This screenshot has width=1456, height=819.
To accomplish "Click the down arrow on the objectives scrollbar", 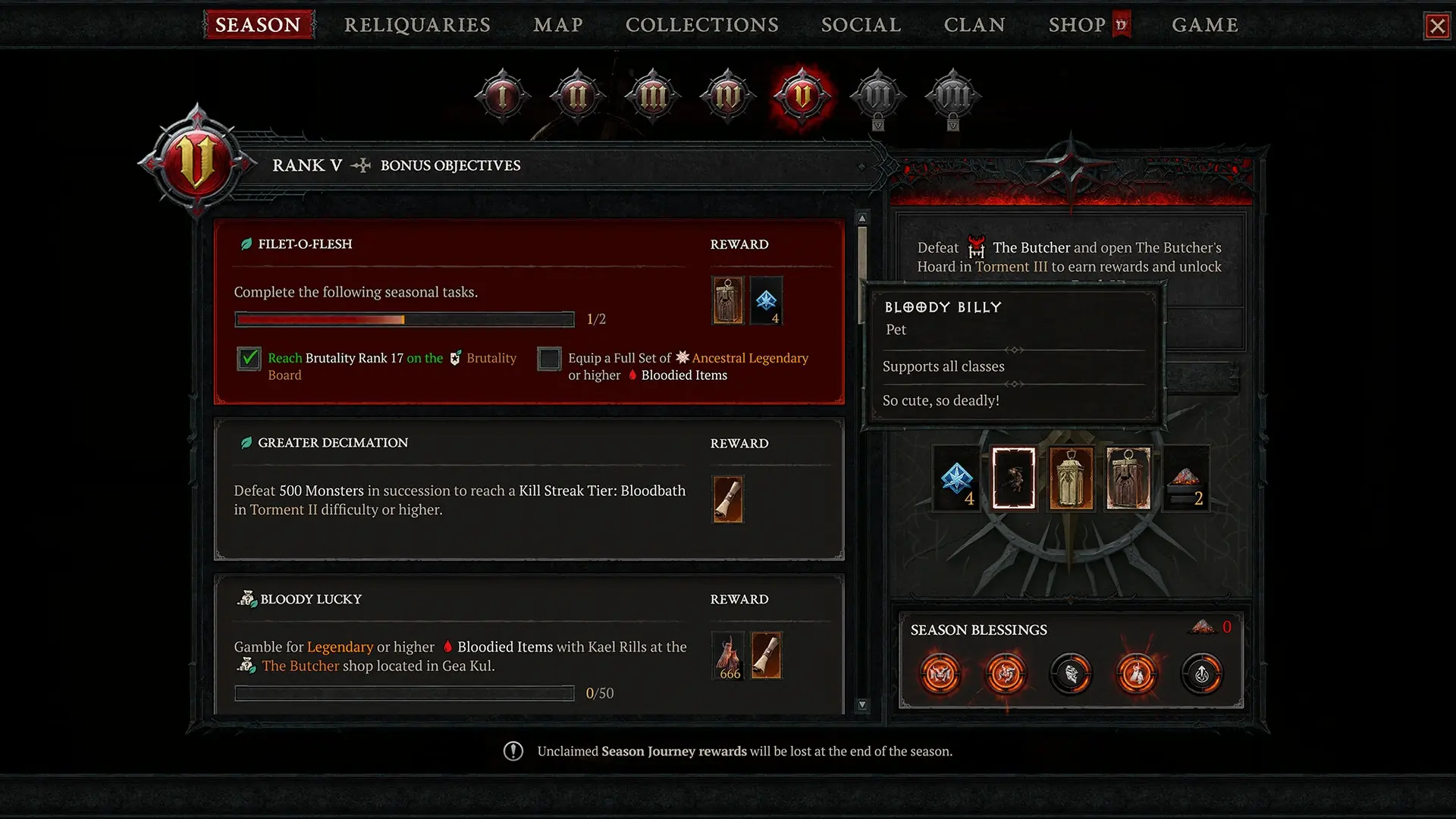I will [861, 704].
